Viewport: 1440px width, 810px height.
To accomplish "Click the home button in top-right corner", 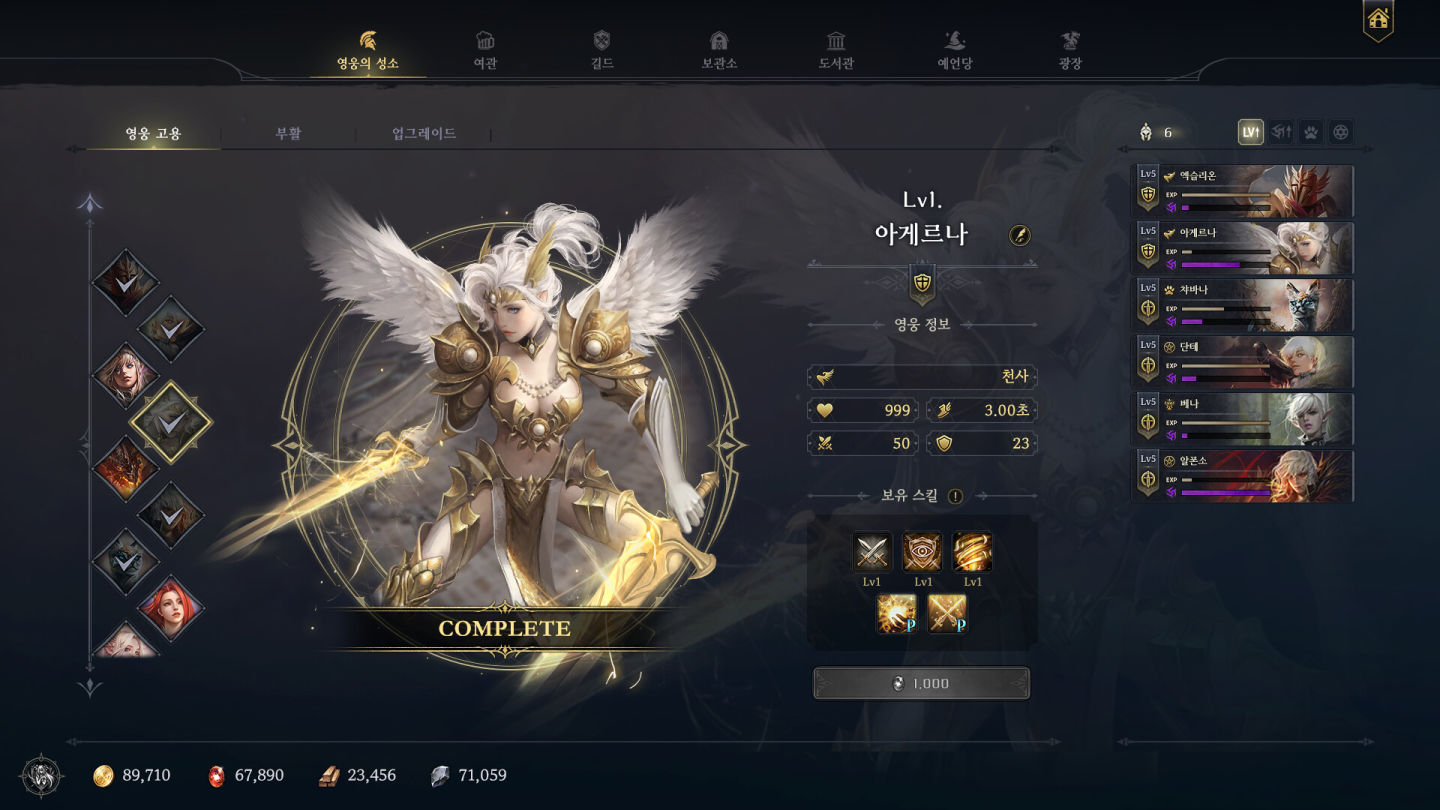I will tap(1378, 19).
